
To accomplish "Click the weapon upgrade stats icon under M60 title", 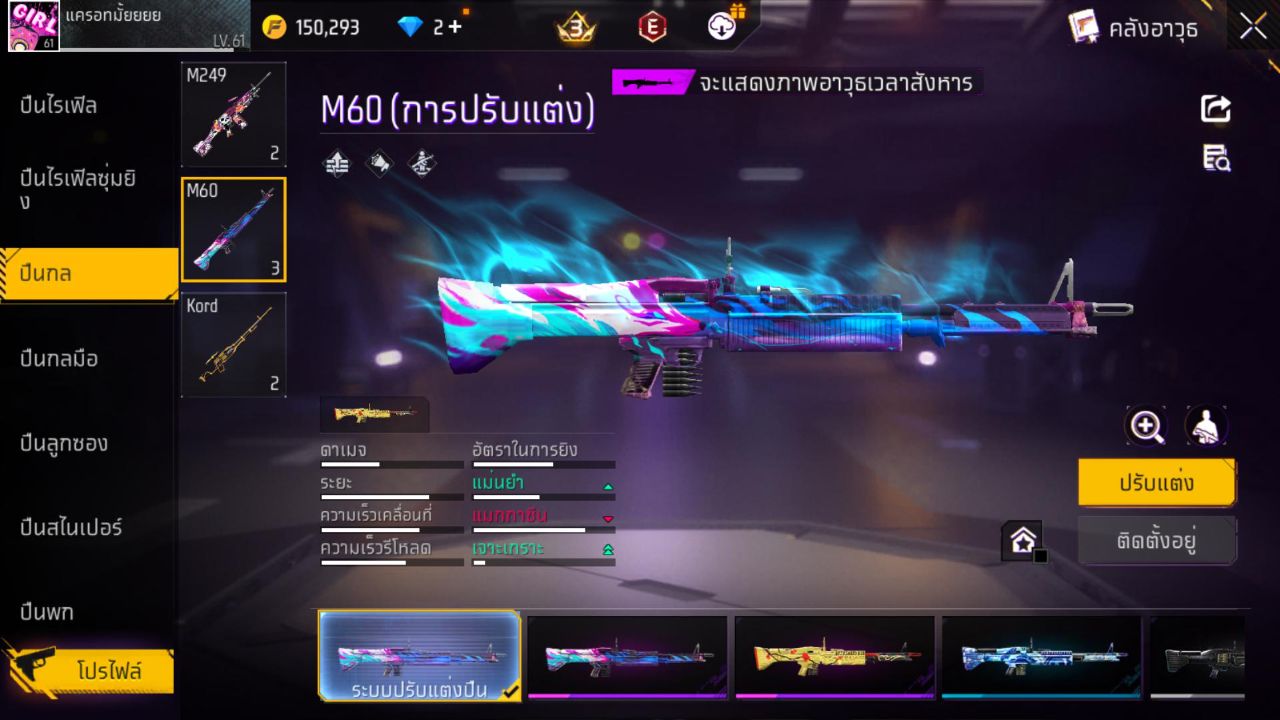I will [337, 163].
